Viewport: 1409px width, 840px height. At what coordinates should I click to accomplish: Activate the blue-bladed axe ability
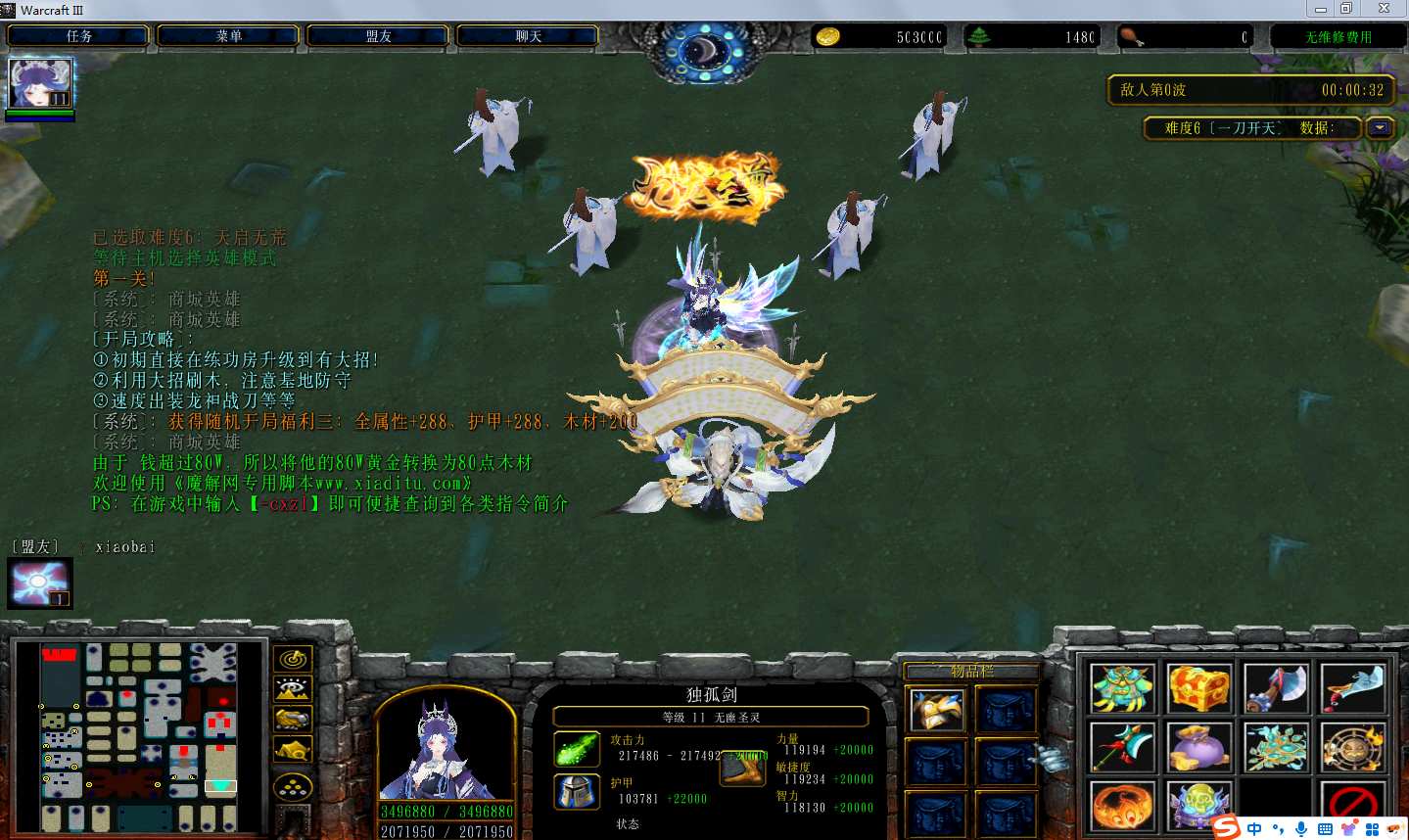point(1276,688)
